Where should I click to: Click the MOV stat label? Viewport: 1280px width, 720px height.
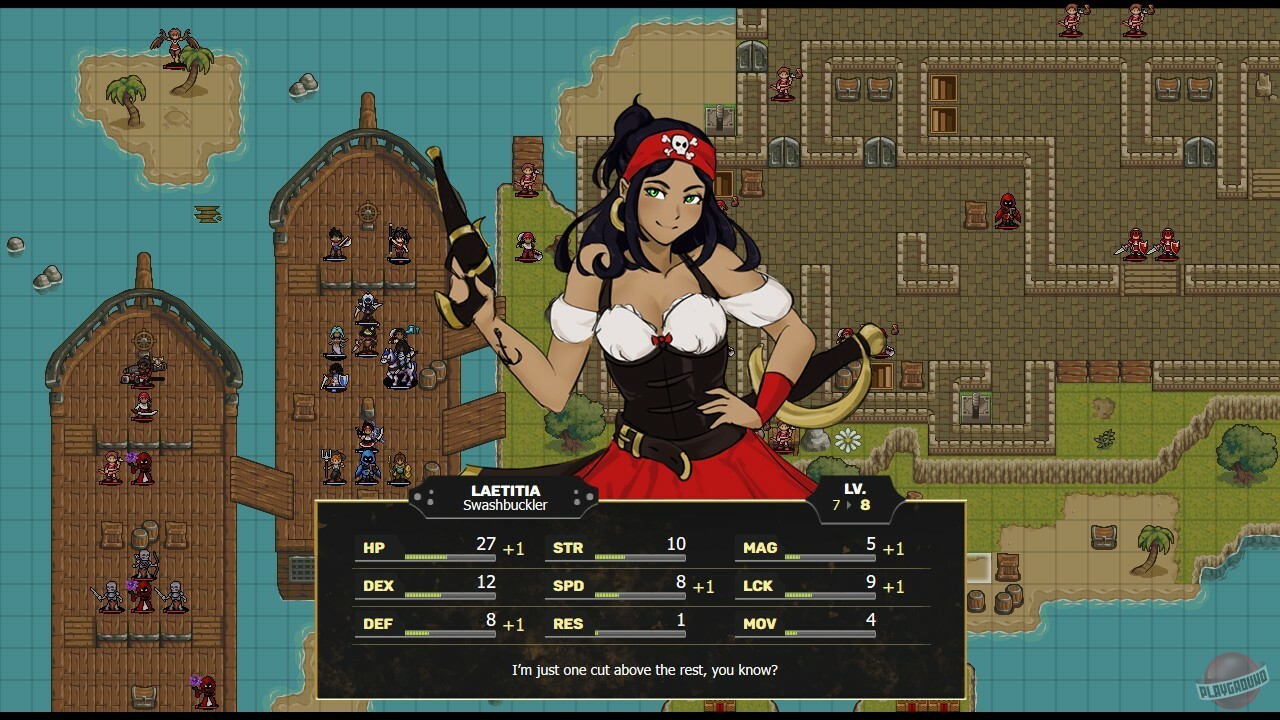point(759,624)
